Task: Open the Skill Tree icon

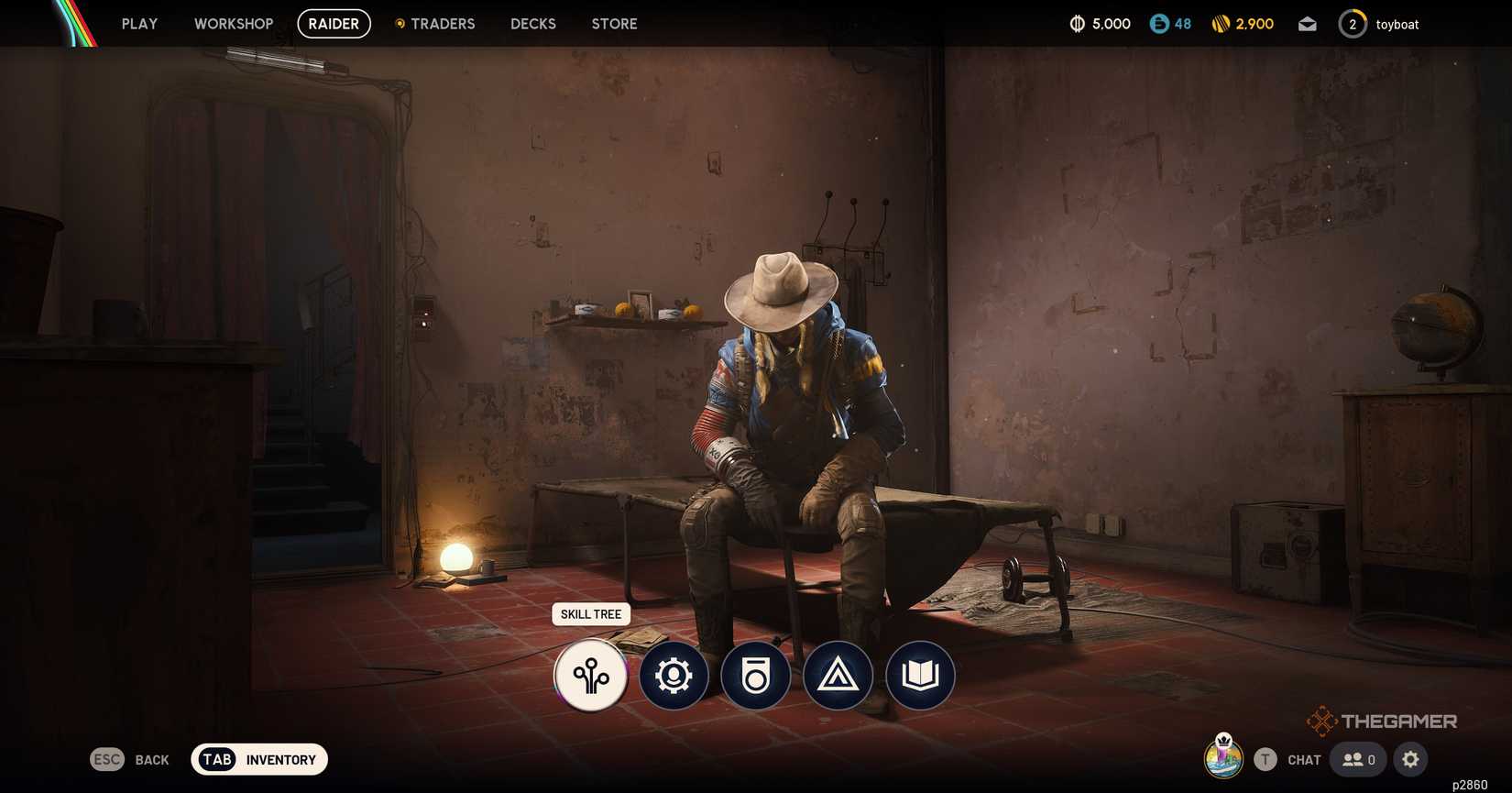Action: (x=591, y=676)
